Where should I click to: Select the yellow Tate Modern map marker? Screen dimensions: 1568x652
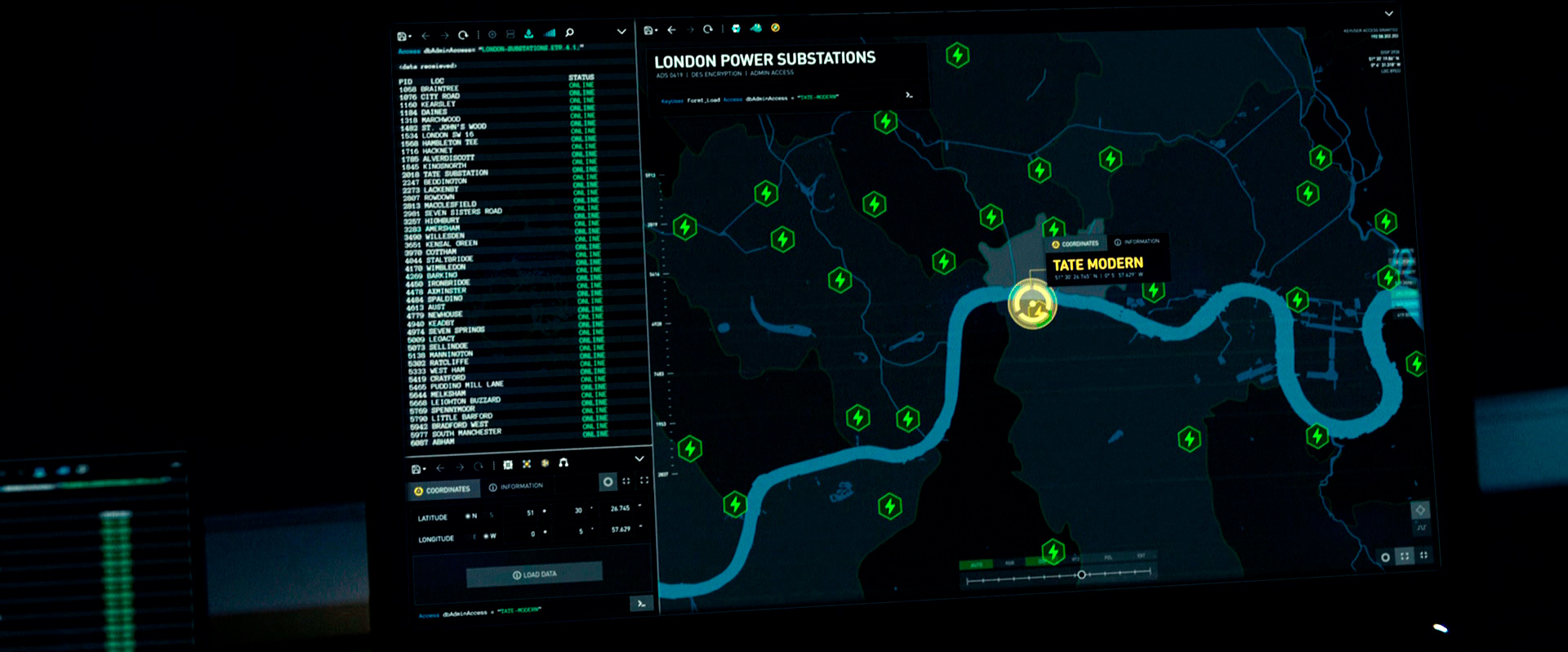pyautogui.click(x=1032, y=305)
